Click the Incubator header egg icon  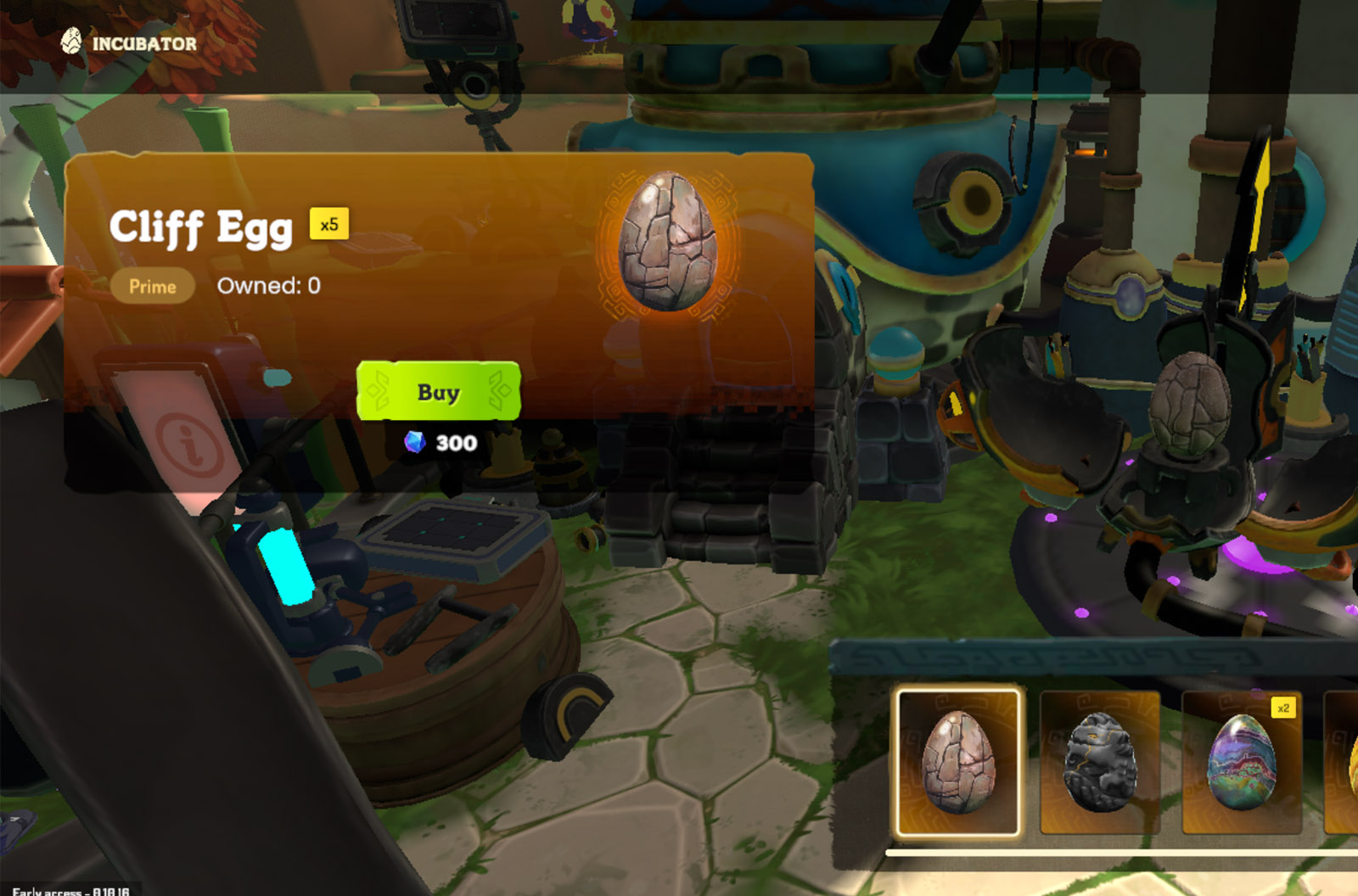71,41
